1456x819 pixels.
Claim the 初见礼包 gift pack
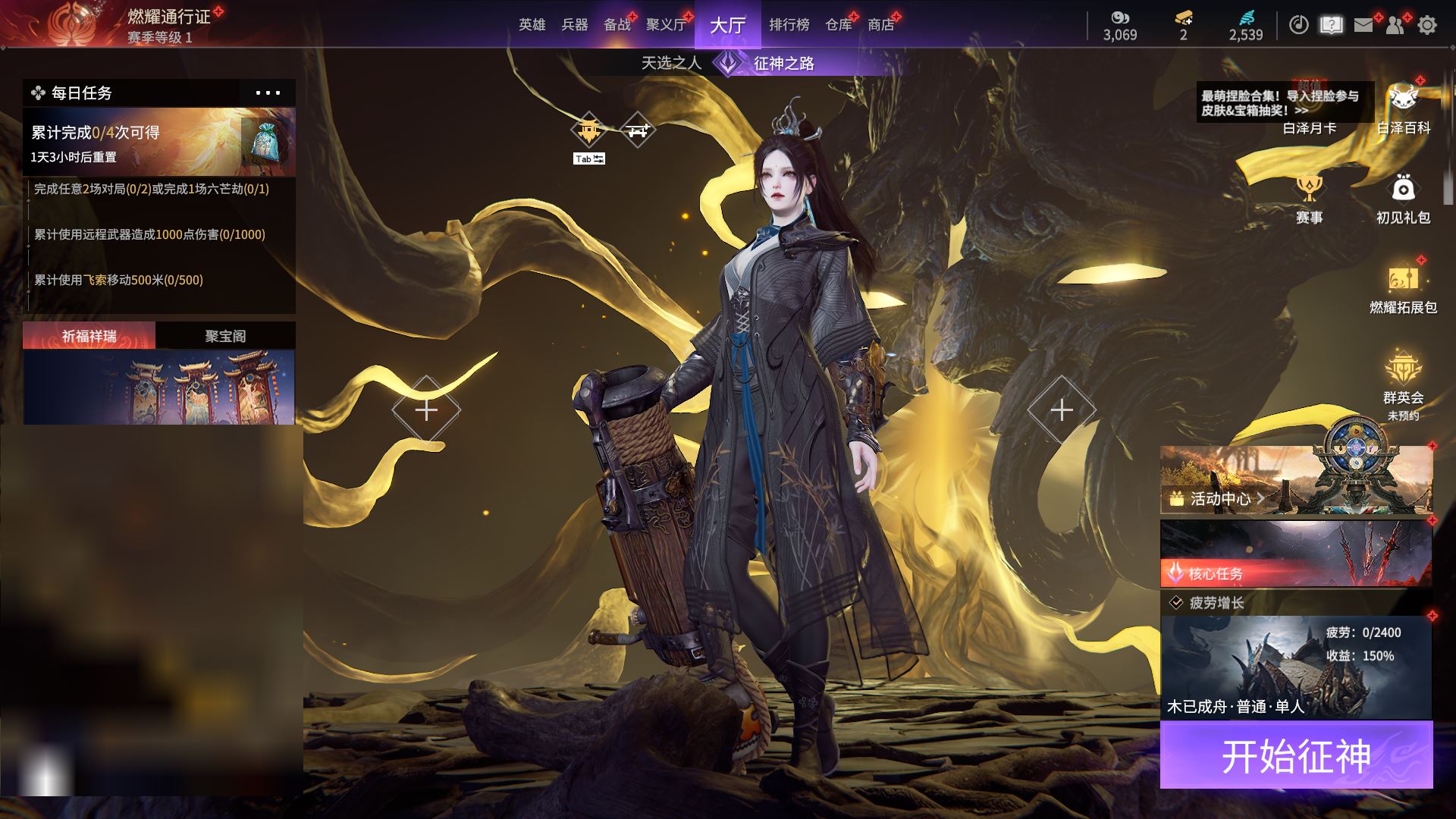[1403, 199]
